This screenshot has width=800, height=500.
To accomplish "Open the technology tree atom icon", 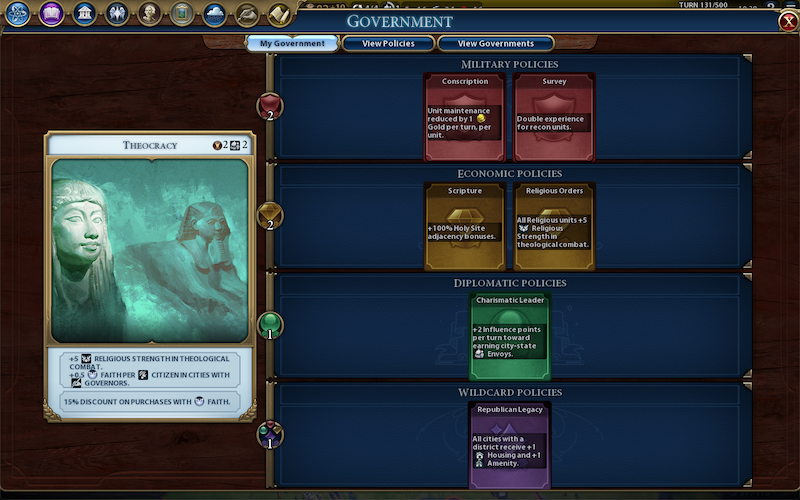I will (18, 14).
